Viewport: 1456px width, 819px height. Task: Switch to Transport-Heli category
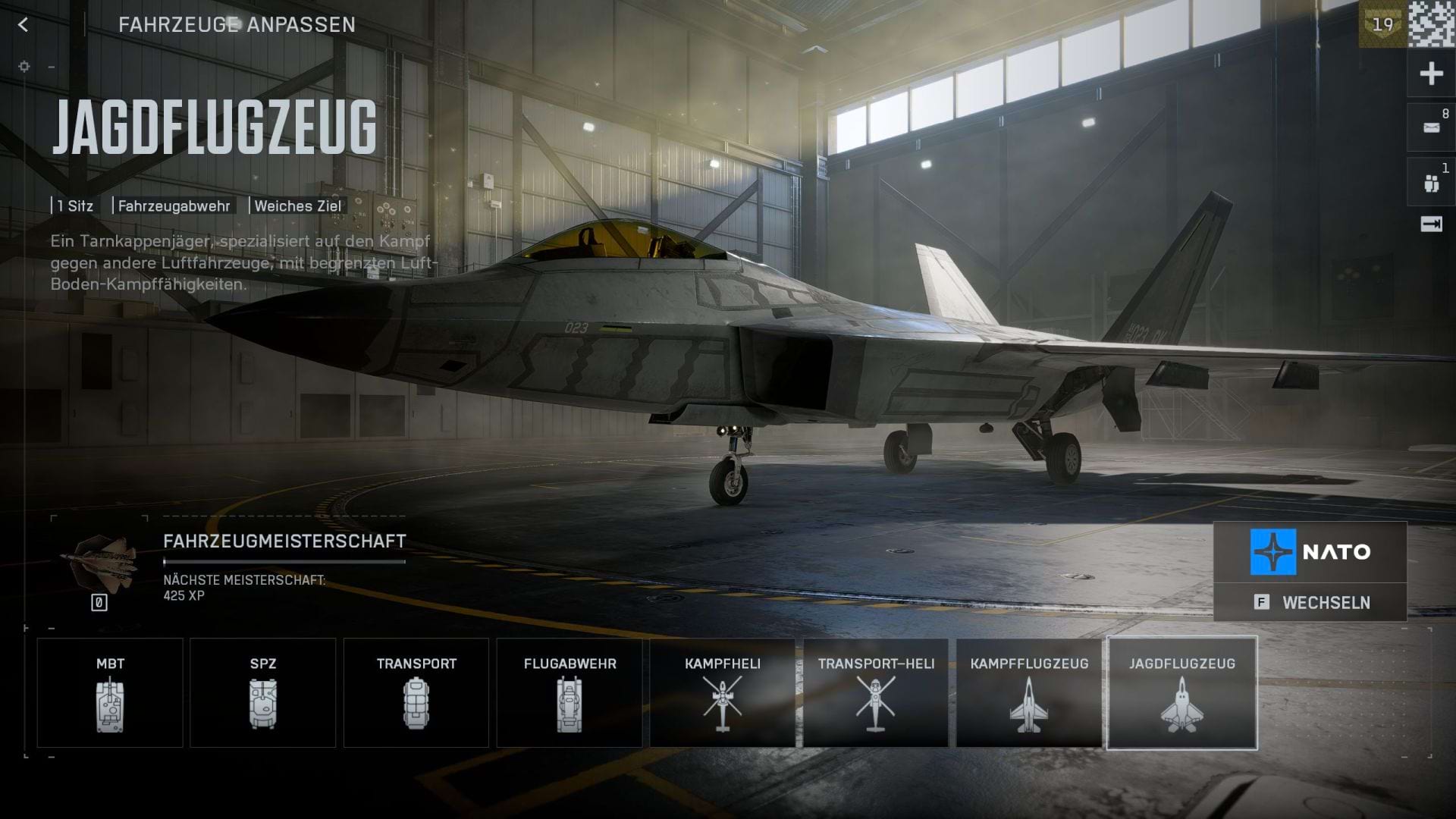[875, 692]
